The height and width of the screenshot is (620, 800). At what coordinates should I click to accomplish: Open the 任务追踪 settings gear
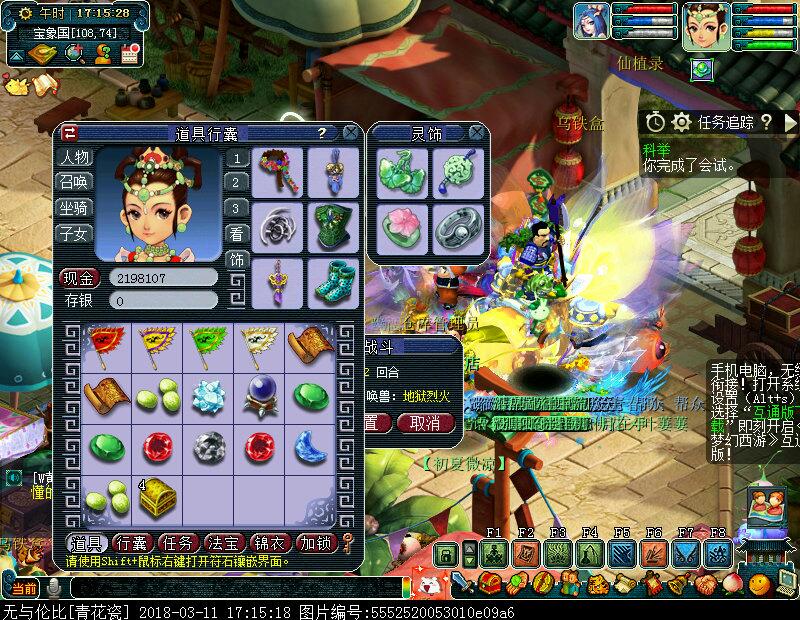point(682,122)
